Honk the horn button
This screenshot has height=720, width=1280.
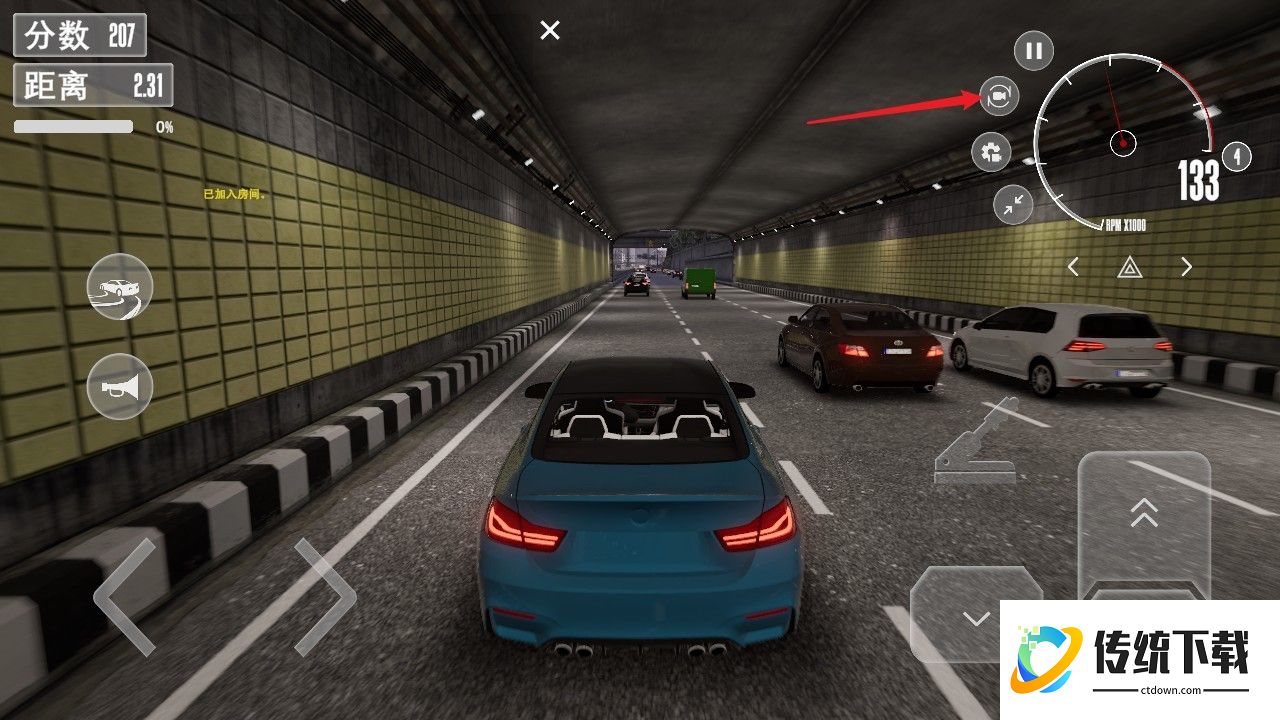[120, 386]
